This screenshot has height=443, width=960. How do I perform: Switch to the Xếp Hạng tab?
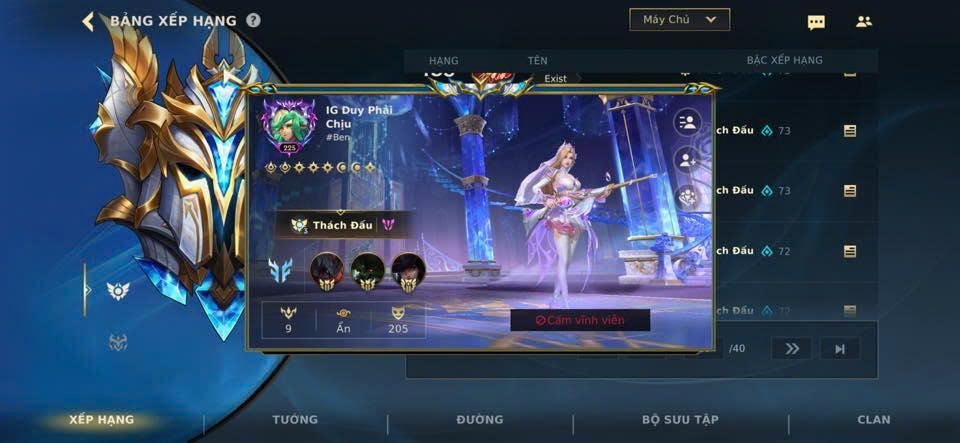(101, 420)
